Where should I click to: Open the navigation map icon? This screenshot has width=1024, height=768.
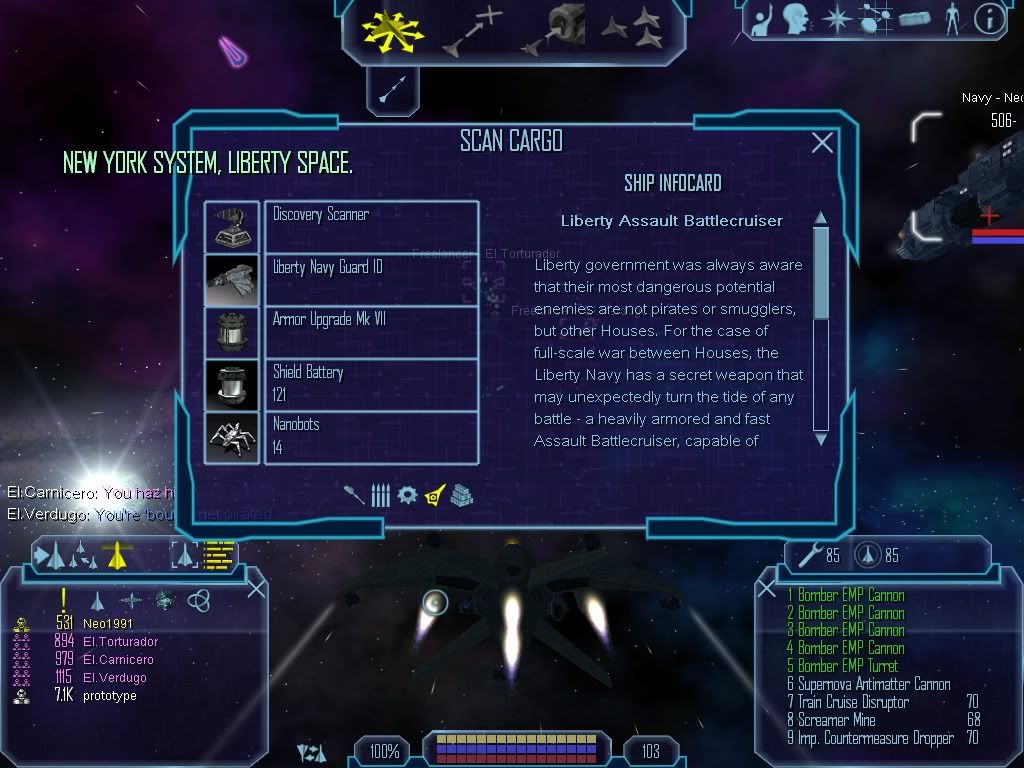[876, 19]
